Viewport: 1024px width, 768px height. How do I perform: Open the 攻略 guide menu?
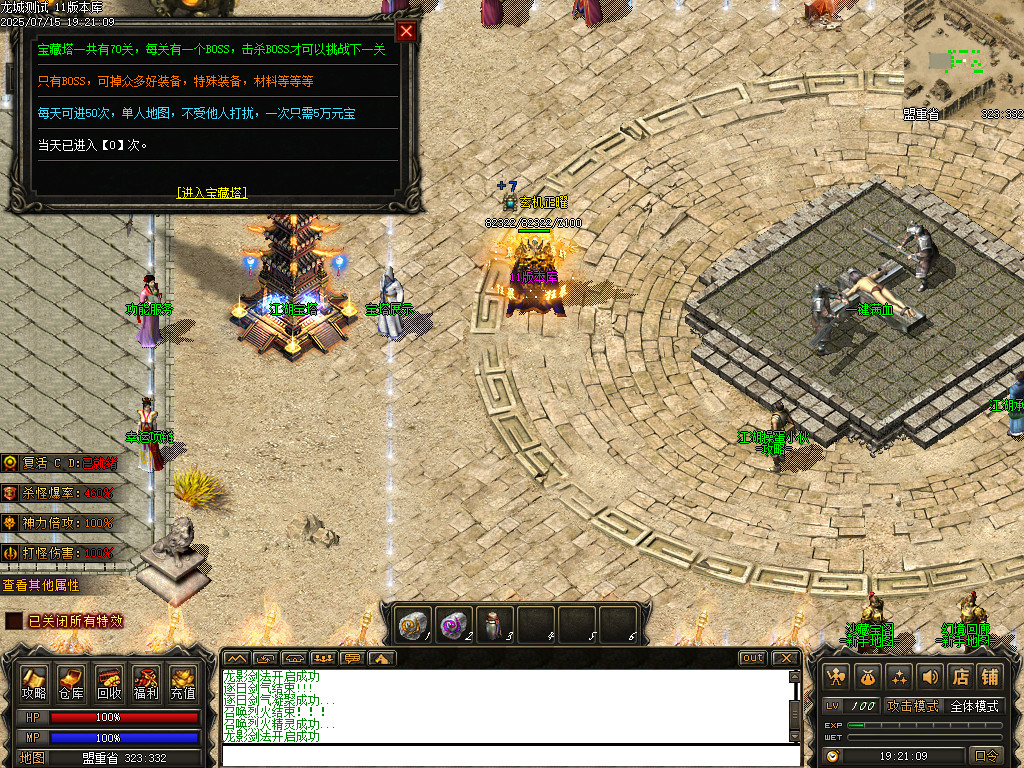tap(35, 682)
